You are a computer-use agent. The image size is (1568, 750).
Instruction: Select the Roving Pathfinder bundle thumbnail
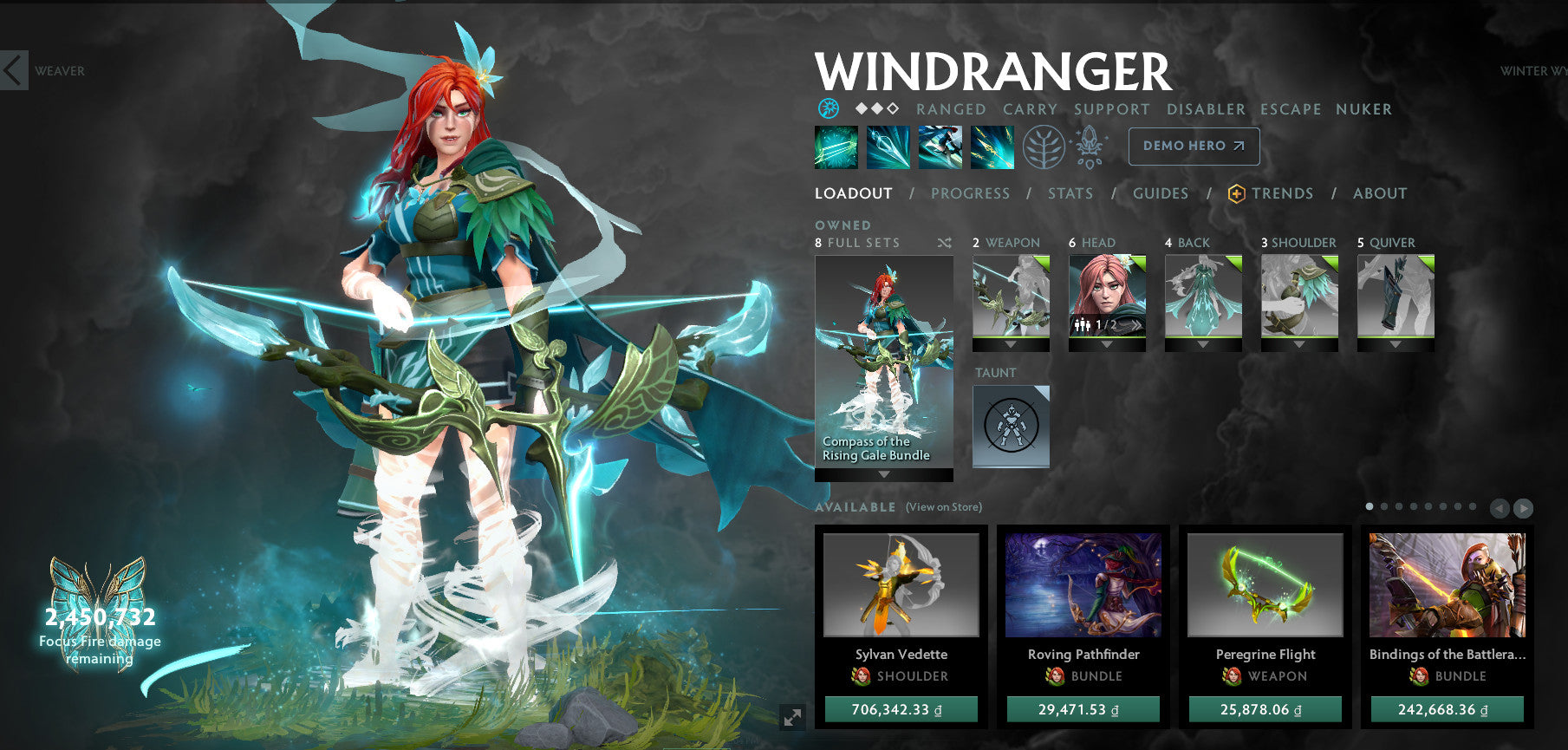pos(1083,585)
